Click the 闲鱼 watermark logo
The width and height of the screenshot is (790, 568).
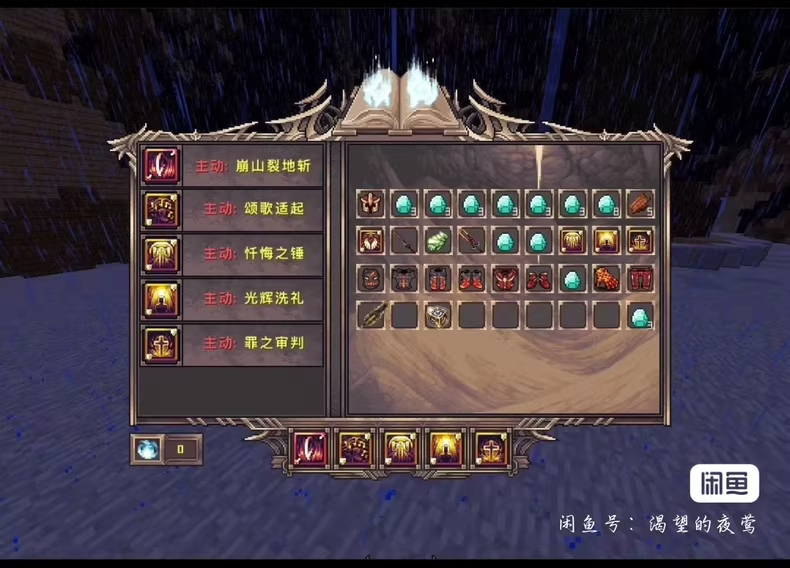(724, 483)
